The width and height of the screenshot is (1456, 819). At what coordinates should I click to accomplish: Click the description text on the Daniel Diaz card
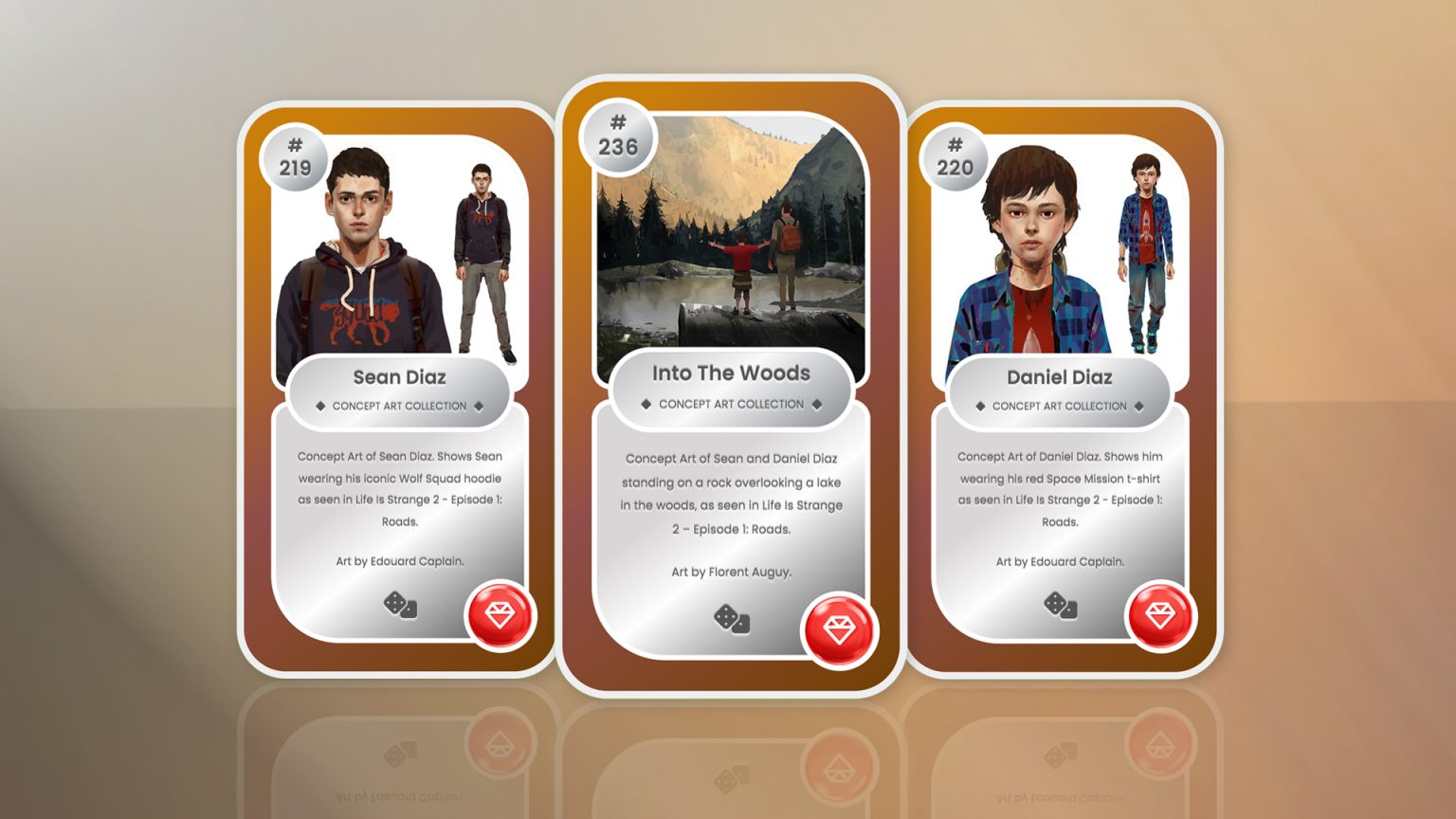1062,488
